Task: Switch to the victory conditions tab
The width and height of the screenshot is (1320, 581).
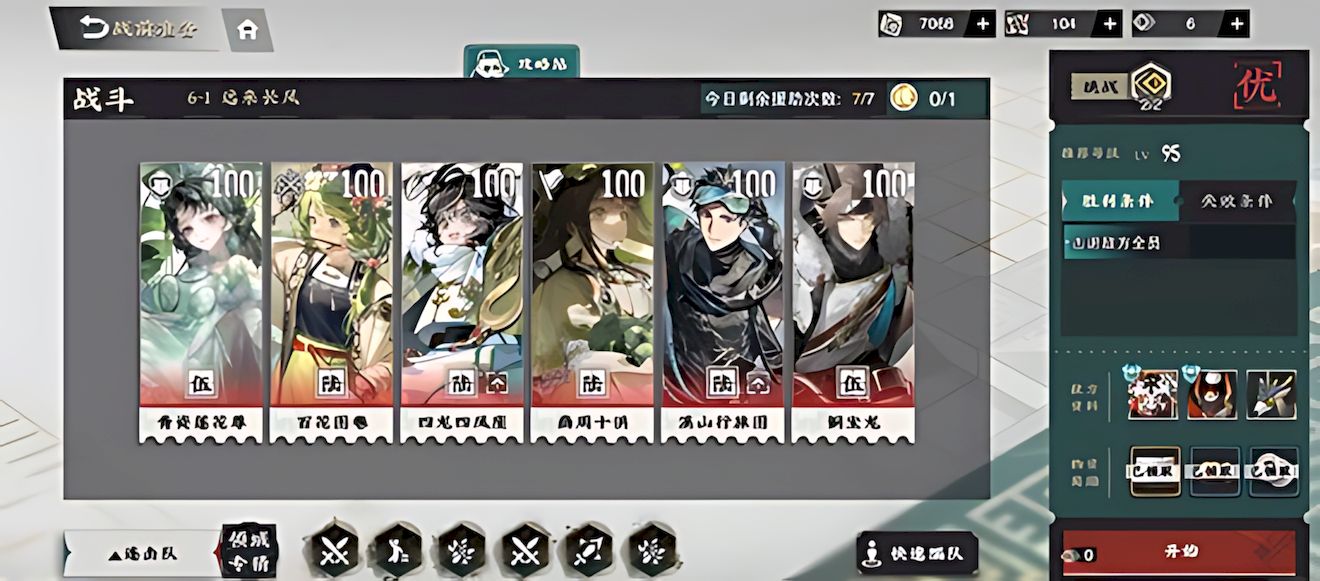Action: (x=1120, y=201)
